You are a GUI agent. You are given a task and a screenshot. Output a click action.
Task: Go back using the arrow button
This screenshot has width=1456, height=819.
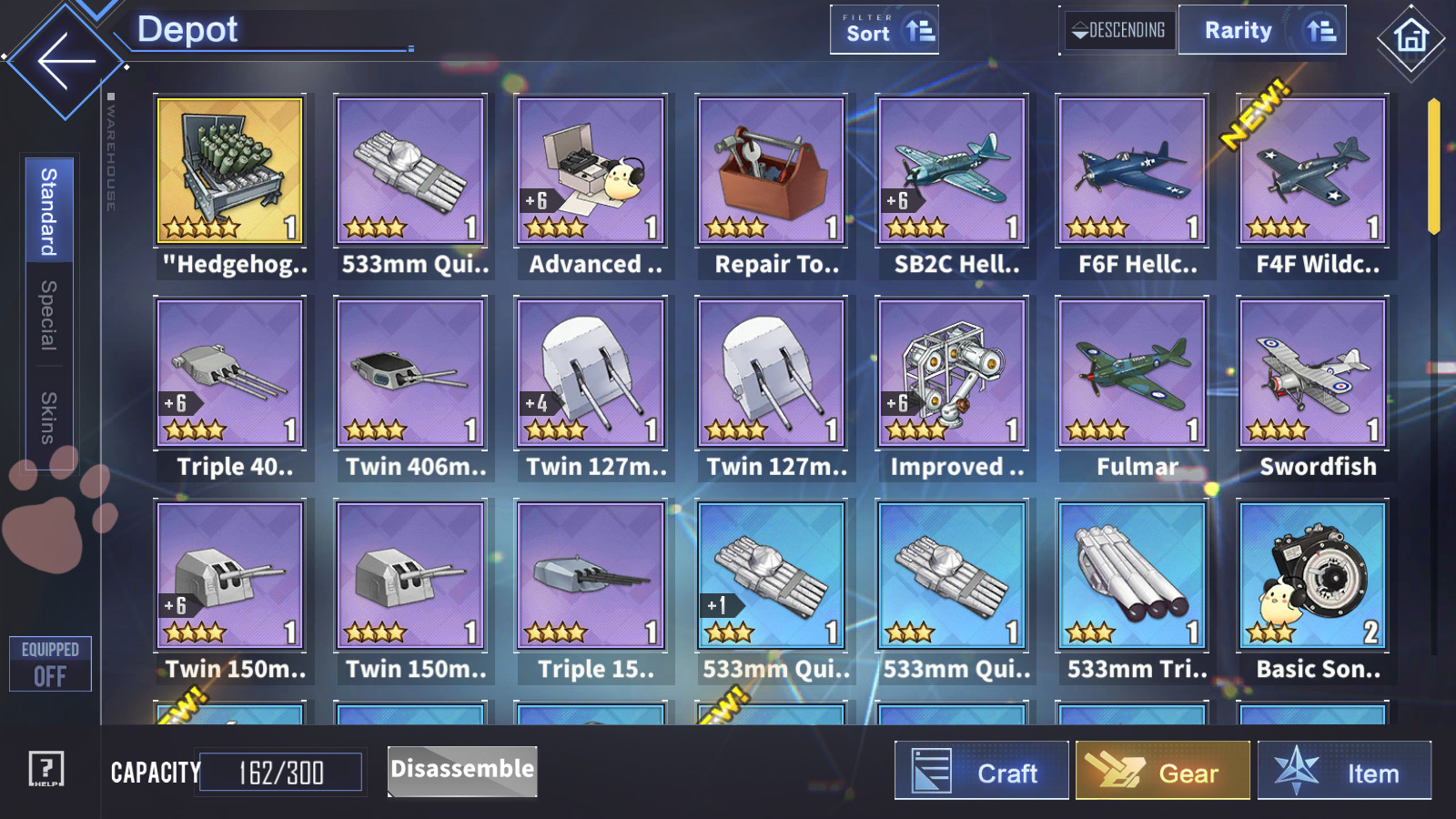pos(66,61)
